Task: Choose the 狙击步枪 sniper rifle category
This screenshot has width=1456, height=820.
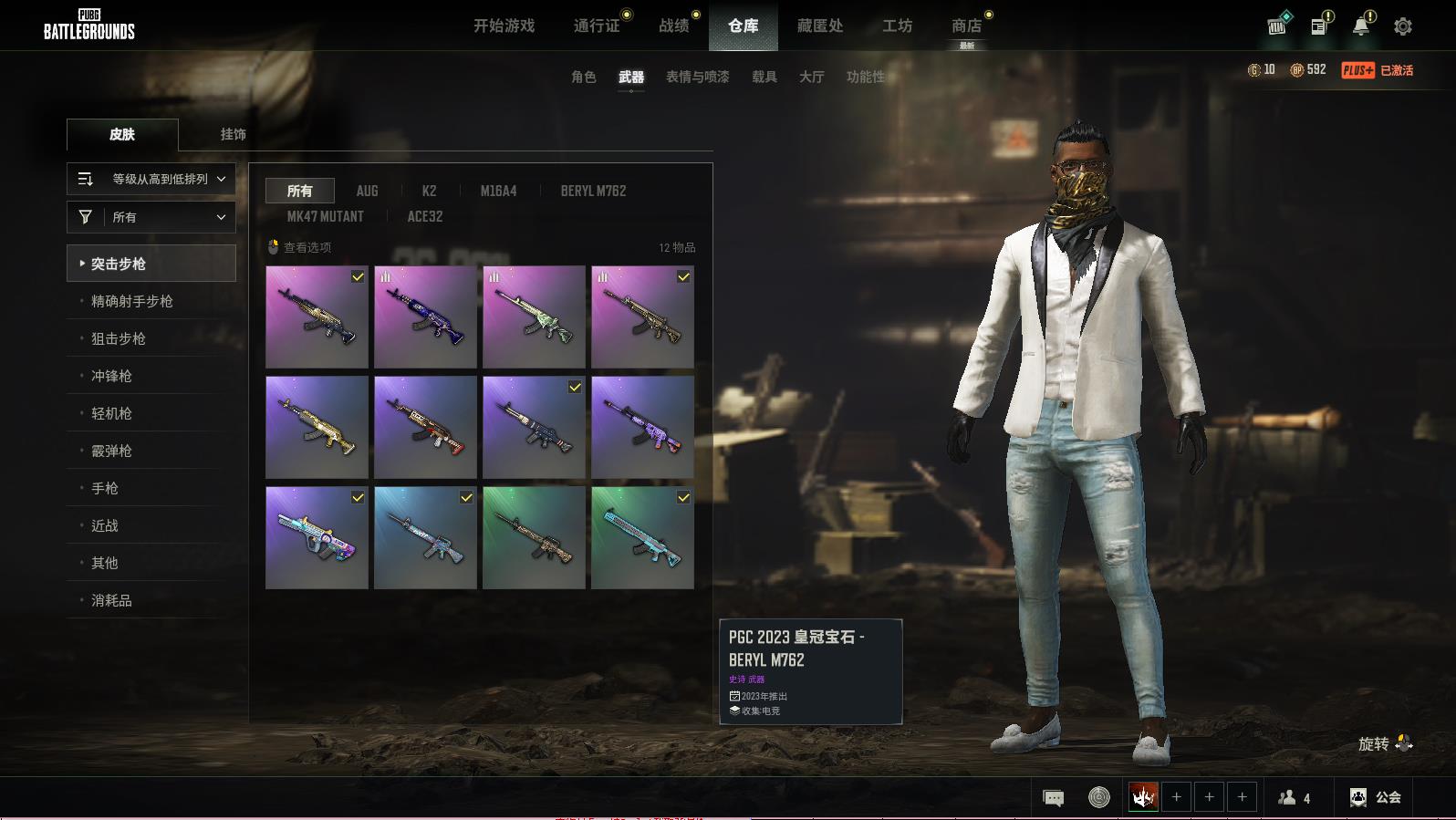Action: point(119,338)
